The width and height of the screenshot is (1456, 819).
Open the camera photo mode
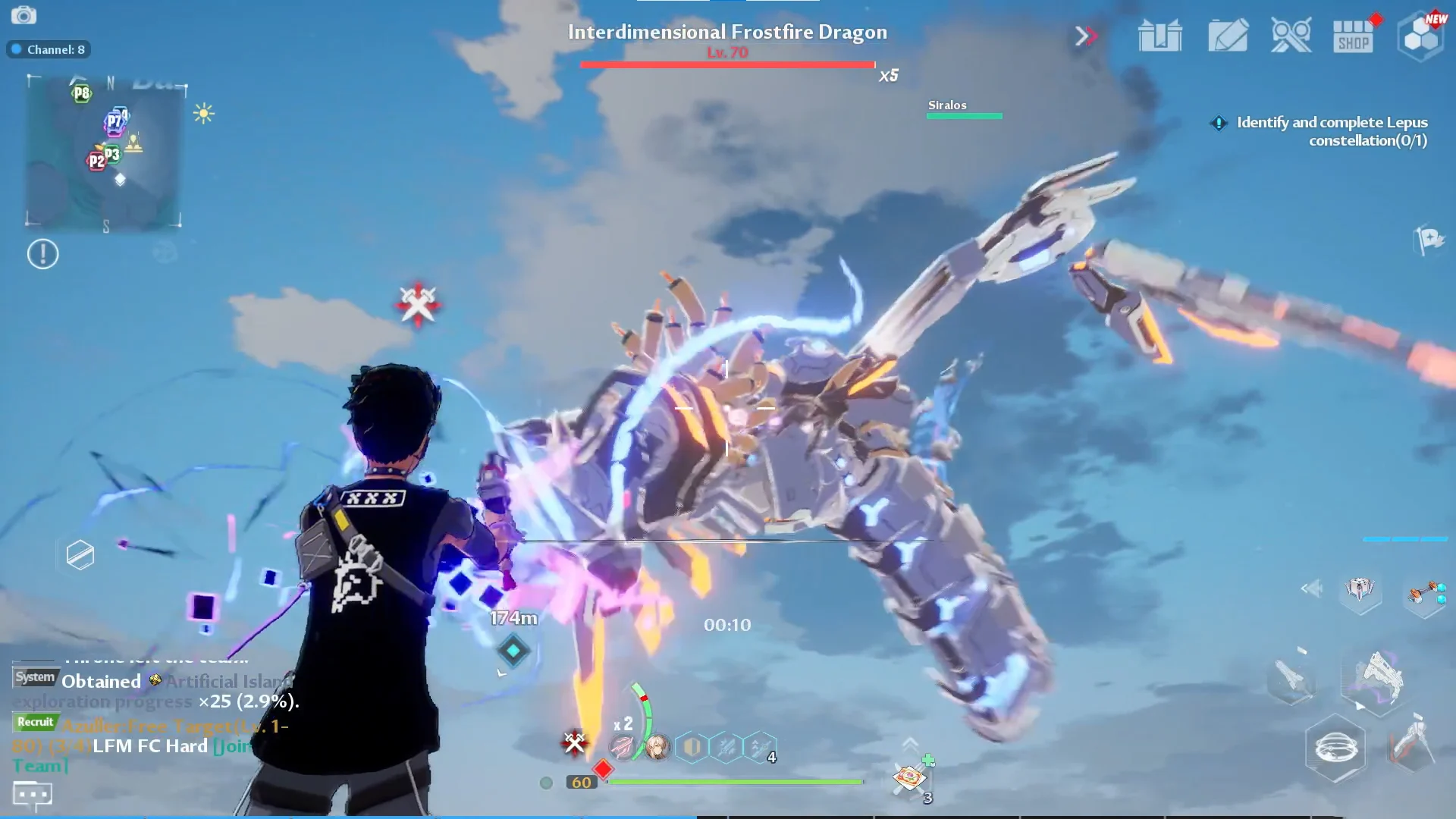pos(24,15)
